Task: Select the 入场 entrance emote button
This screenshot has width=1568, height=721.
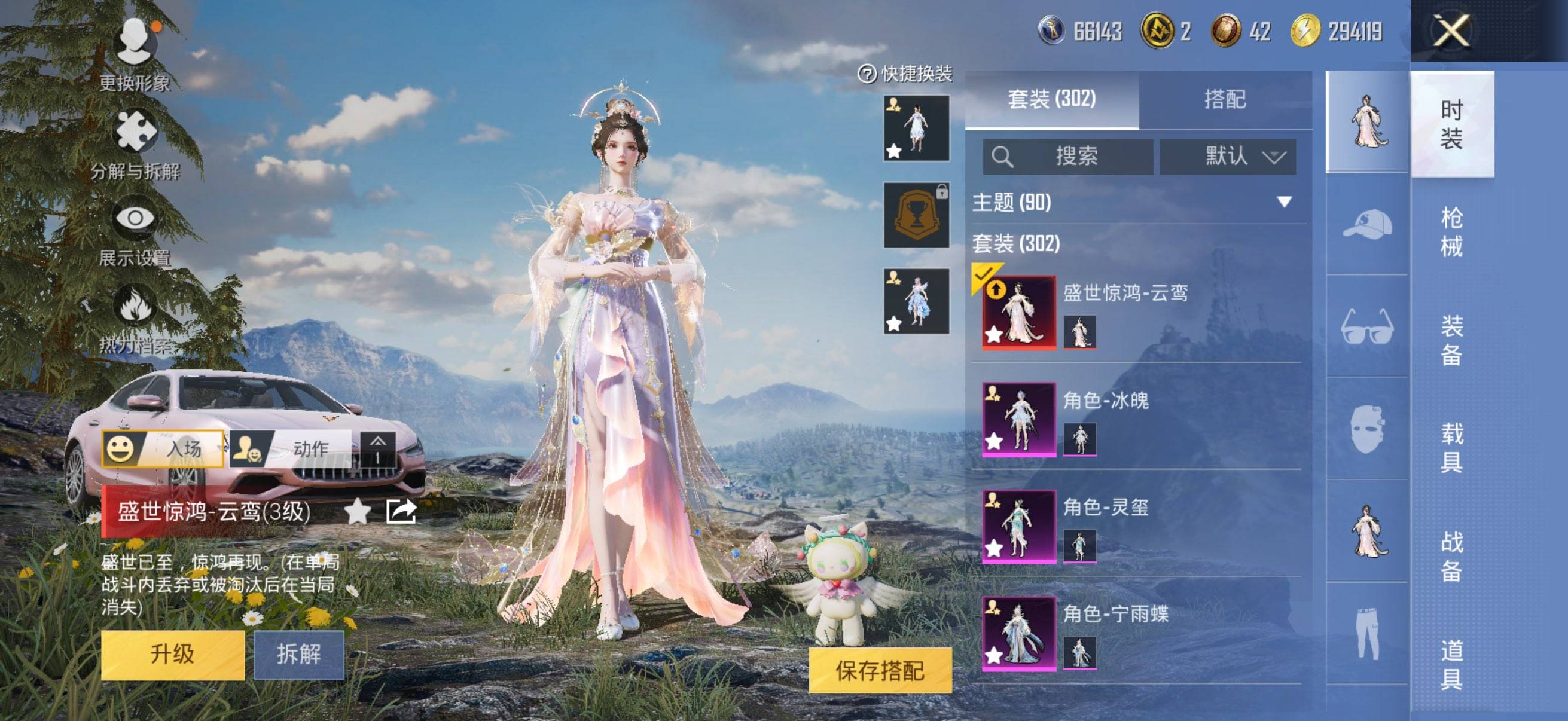Action: pos(163,448)
